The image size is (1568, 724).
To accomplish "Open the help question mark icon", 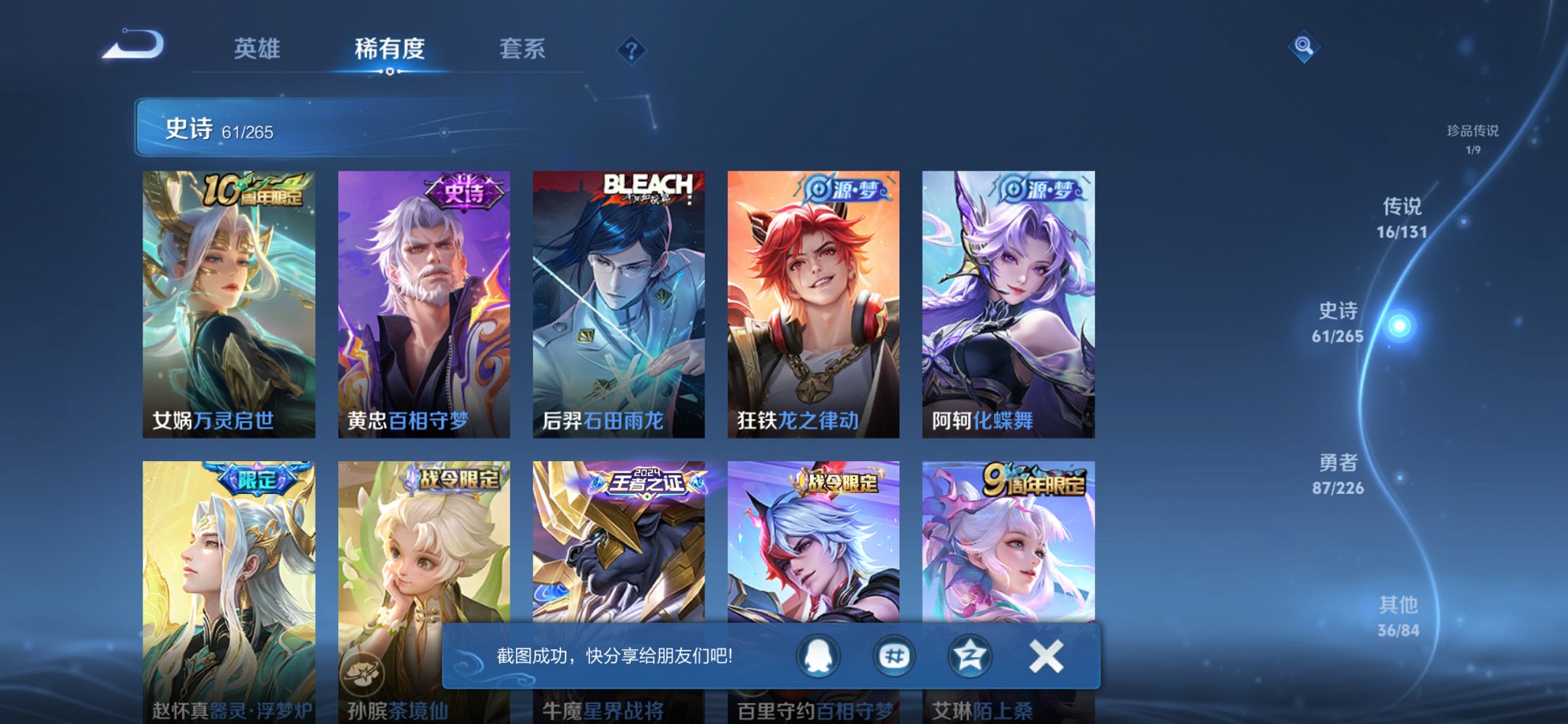I will pos(632,50).
